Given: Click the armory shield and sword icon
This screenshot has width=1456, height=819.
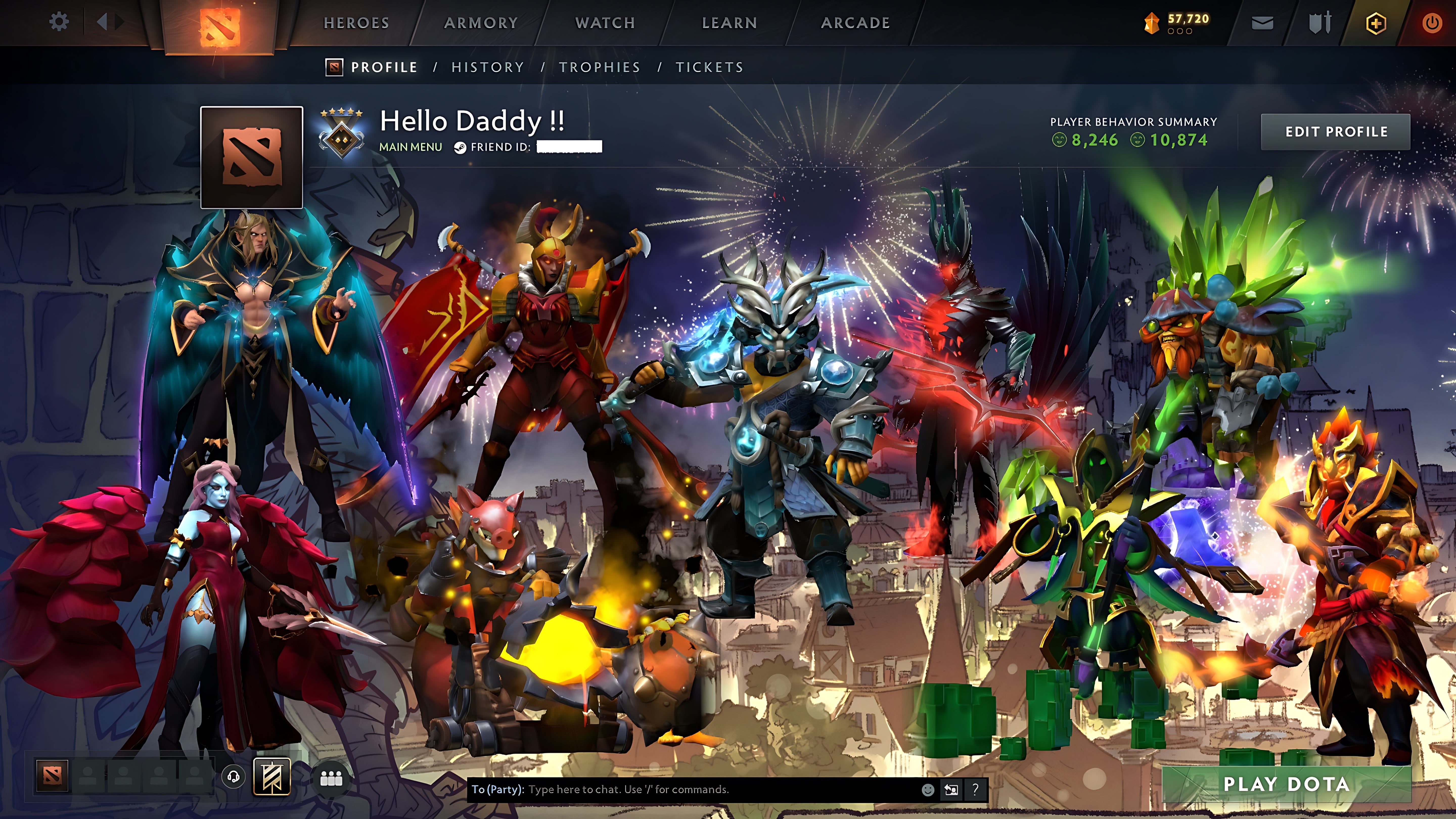Looking at the screenshot, I should [1320, 22].
